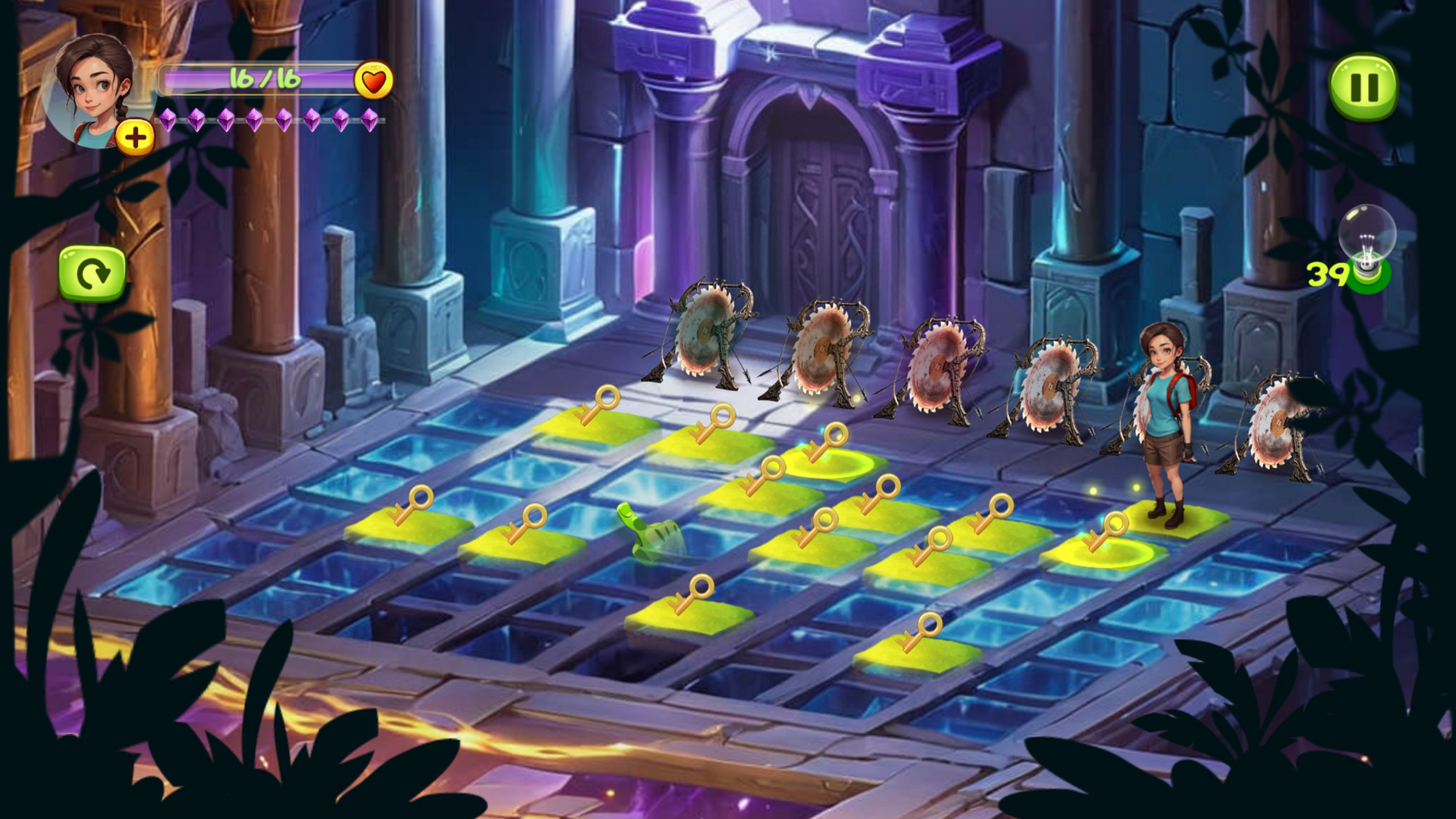Viewport: 1456px width, 819px height.
Task: Click the yellow plus button on the avatar
Action: (x=136, y=137)
